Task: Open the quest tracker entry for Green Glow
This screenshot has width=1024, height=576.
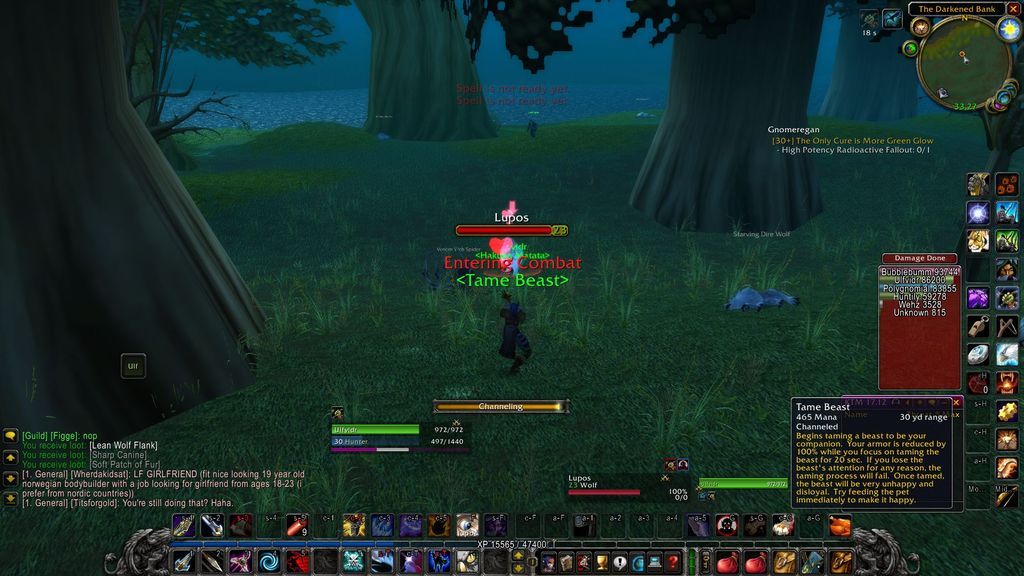Action: tap(852, 141)
